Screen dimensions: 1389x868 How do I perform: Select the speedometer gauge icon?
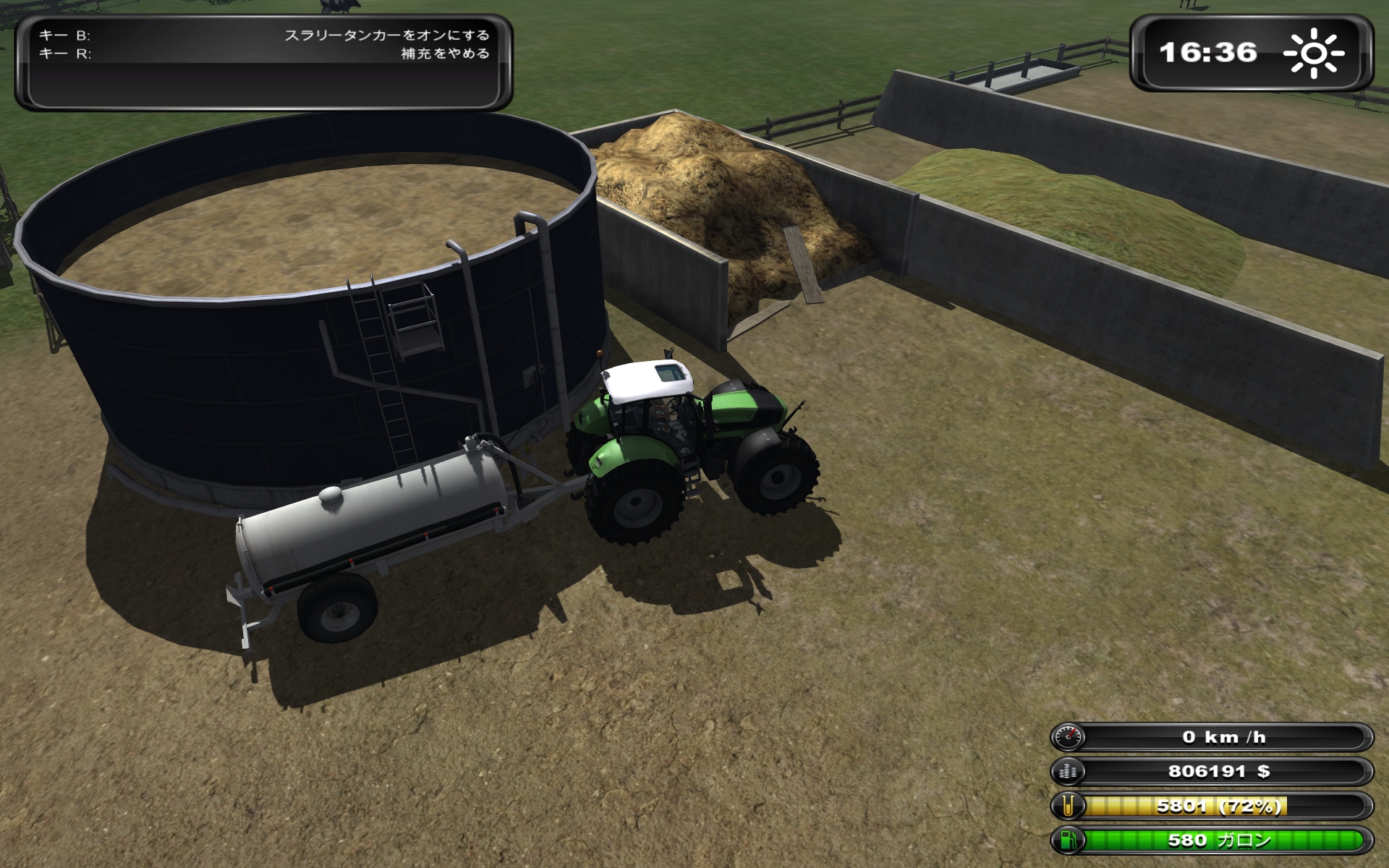tap(1069, 737)
